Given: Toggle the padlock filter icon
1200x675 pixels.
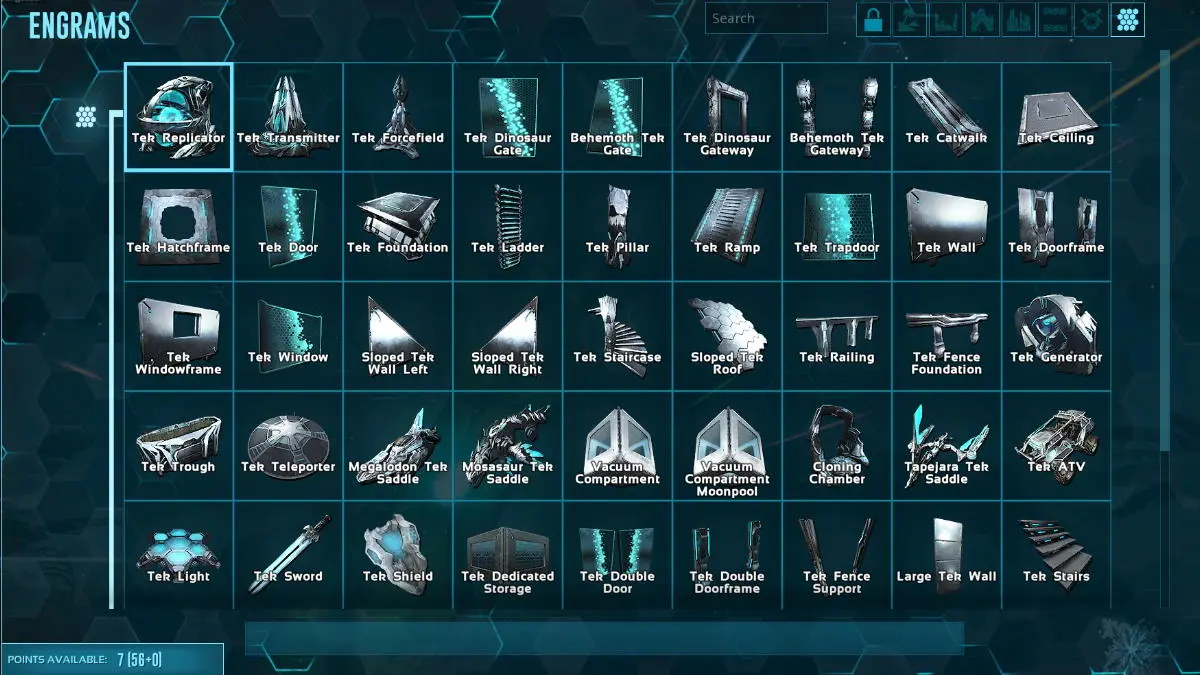Looking at the screenshot, I should point(873,19).
